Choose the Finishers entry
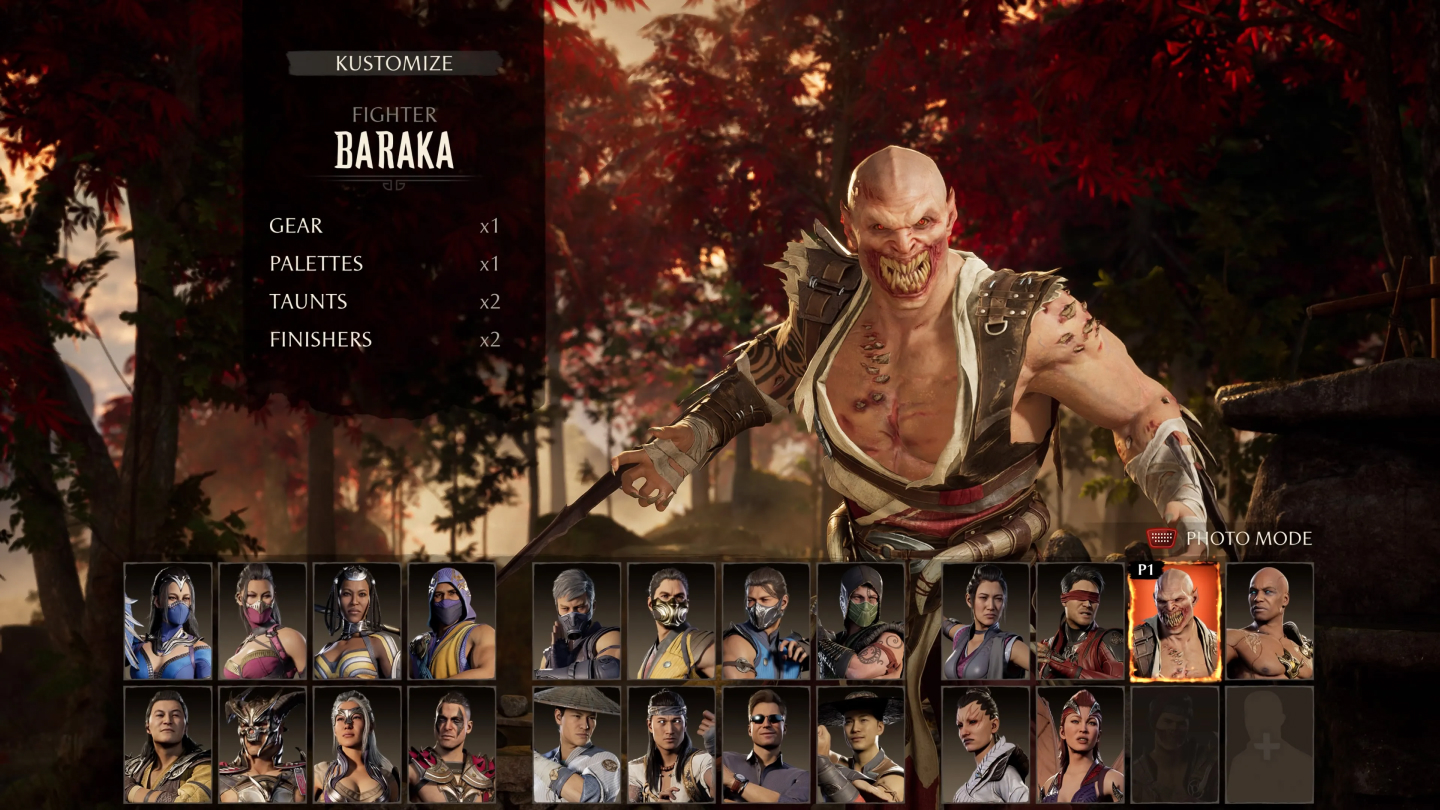 [320, 340]
